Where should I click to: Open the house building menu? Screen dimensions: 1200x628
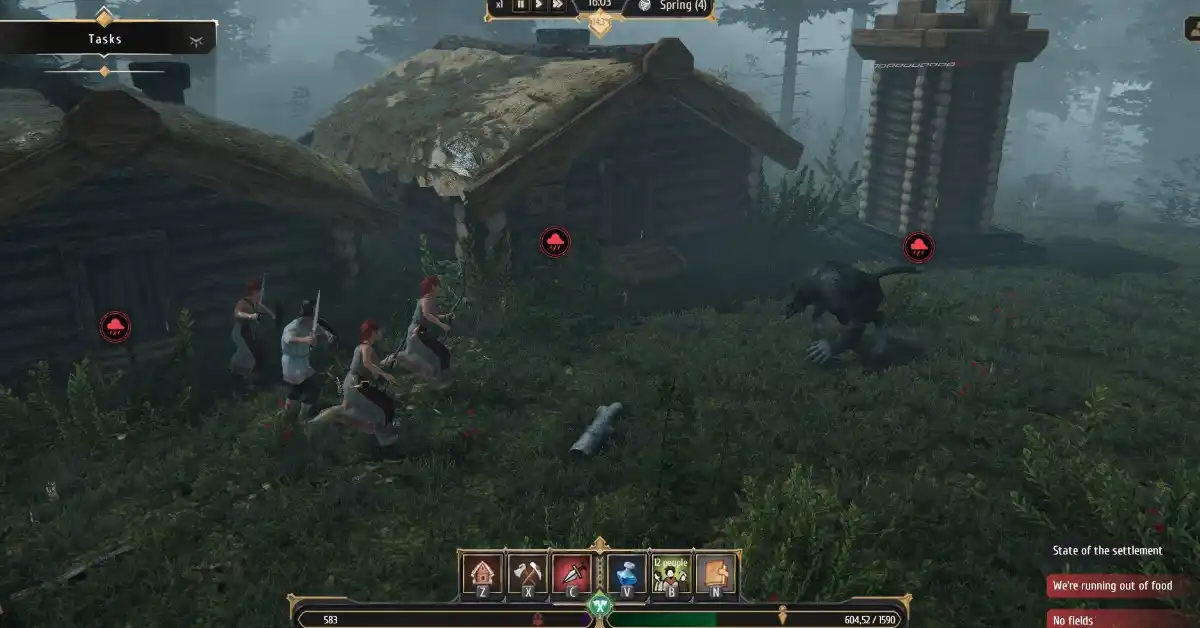point(481,574)
